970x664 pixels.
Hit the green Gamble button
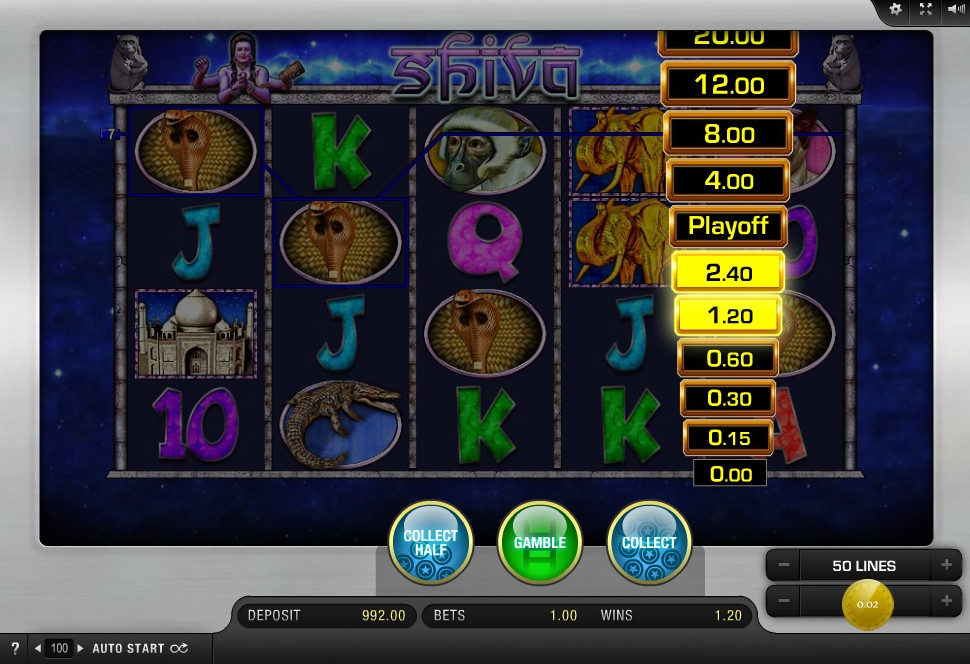point(540,543)
